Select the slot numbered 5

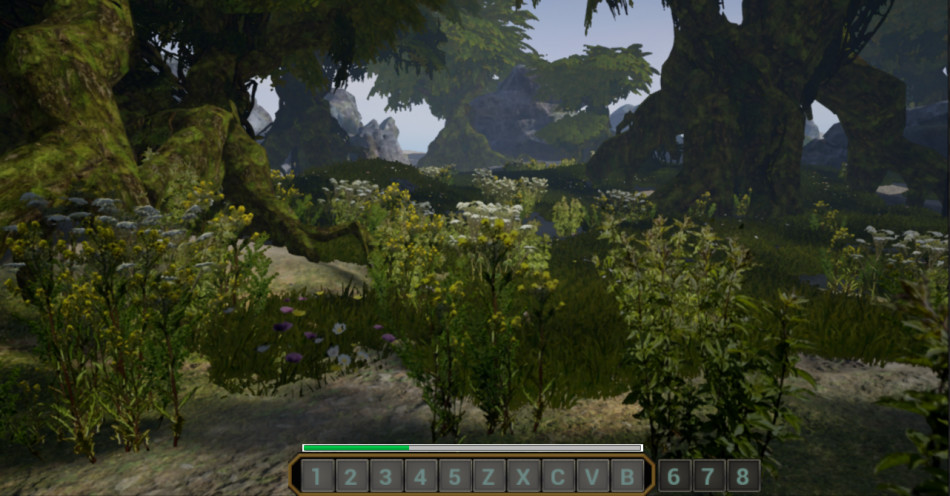455,476
